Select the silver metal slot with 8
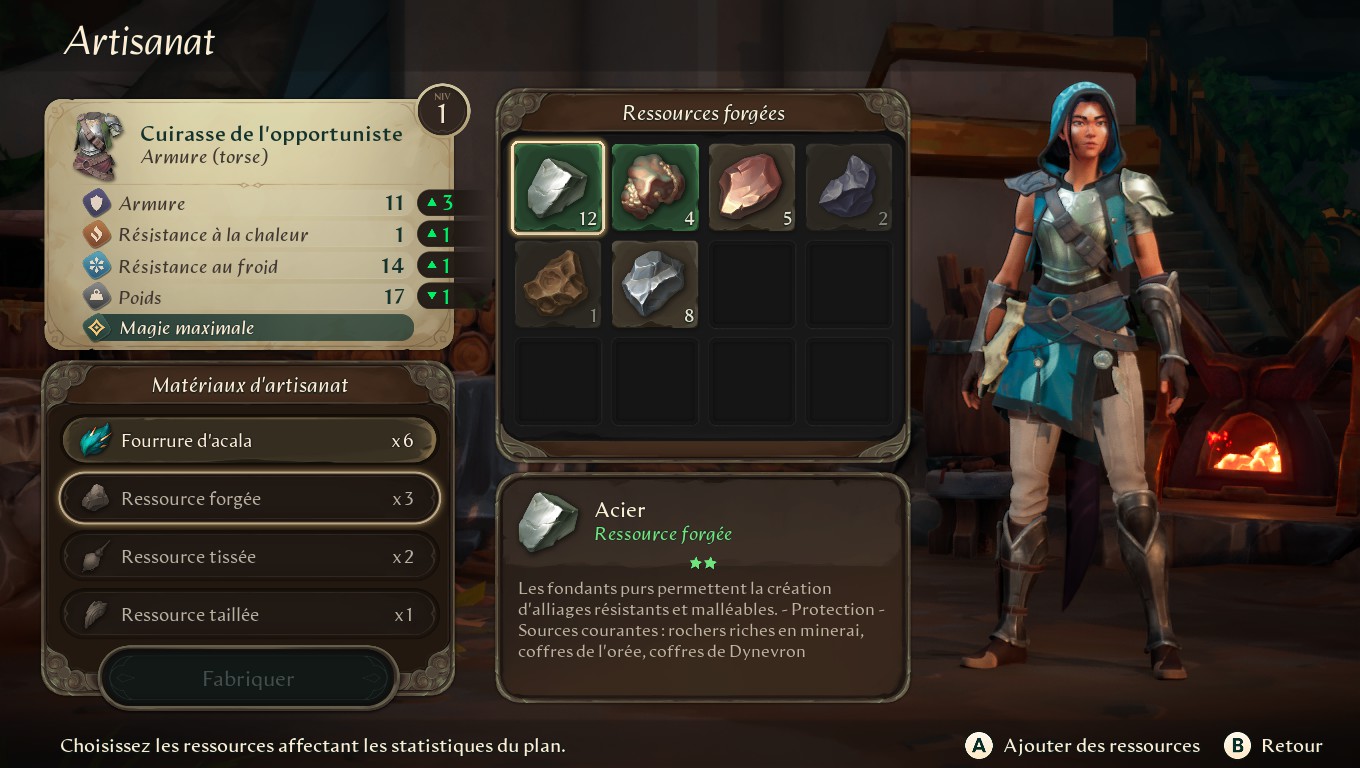The width and height of the screenshot is (1360, 768). (655, 284)
